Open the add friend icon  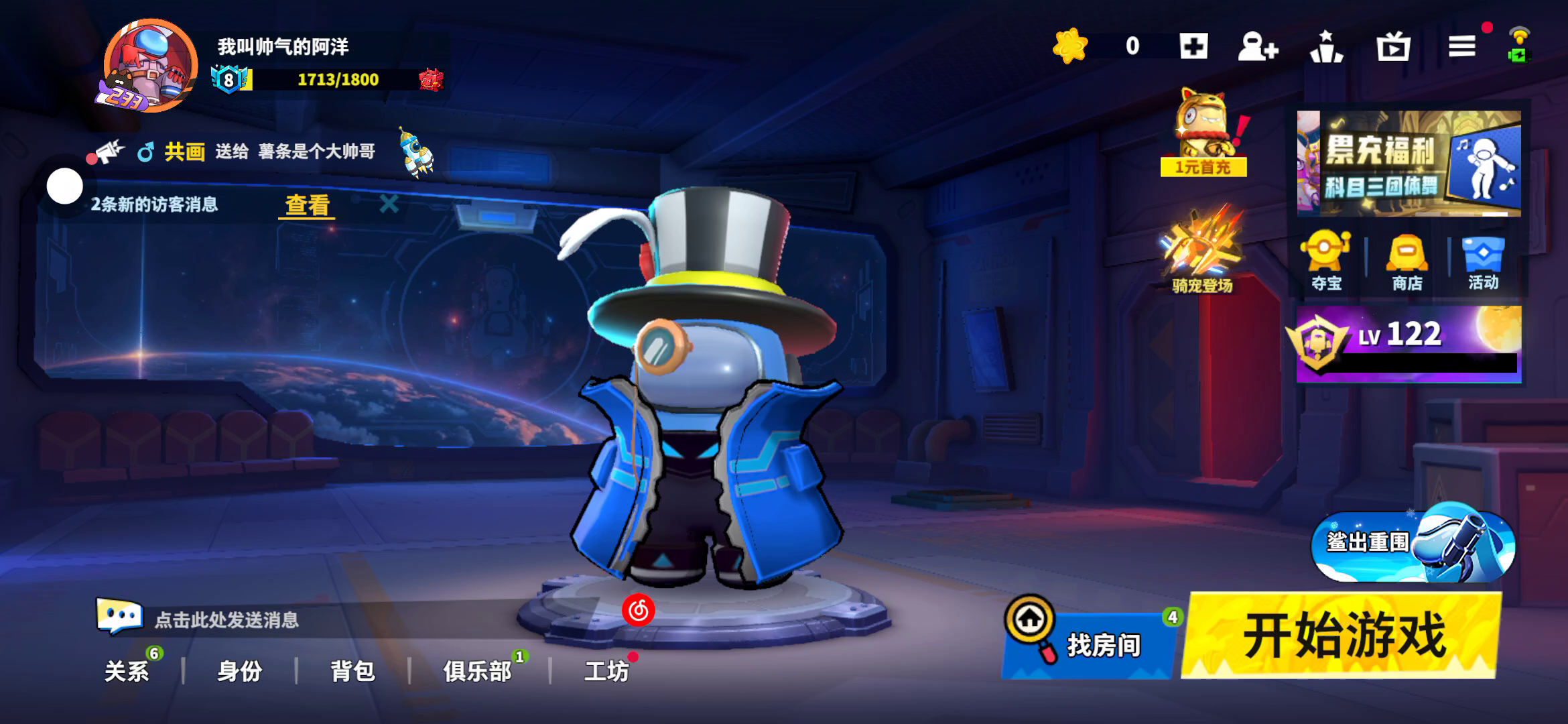tap(1258, 47)
